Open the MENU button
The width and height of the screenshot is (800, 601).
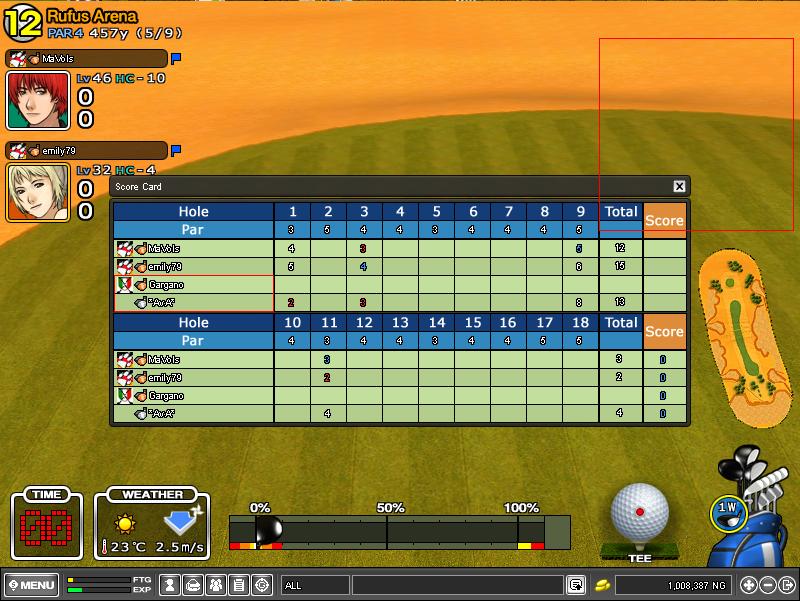[x=32, y=584]
